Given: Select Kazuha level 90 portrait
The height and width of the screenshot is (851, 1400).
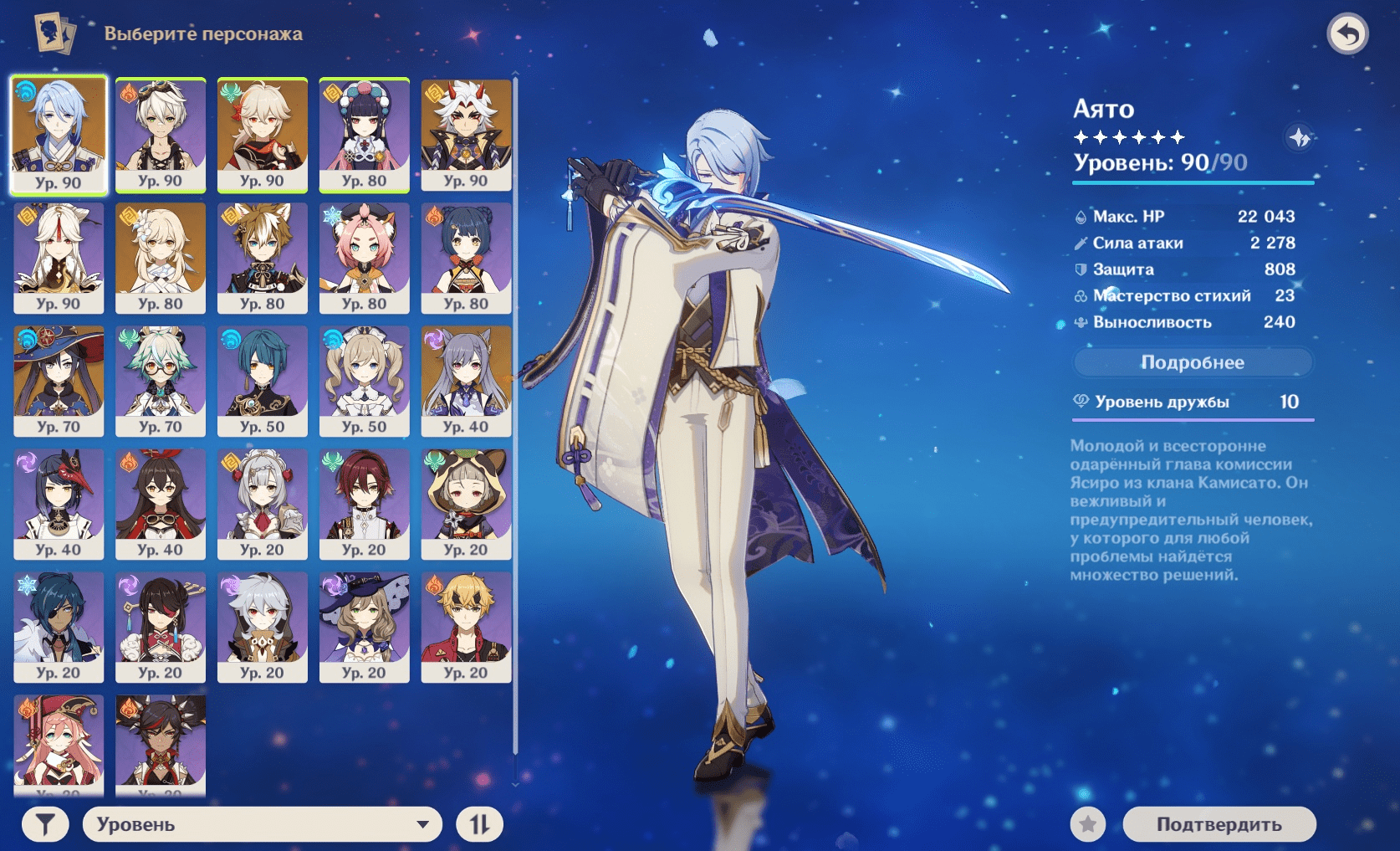Looking at the screenshot, I should pyautogui.click(x=263, y=135).
